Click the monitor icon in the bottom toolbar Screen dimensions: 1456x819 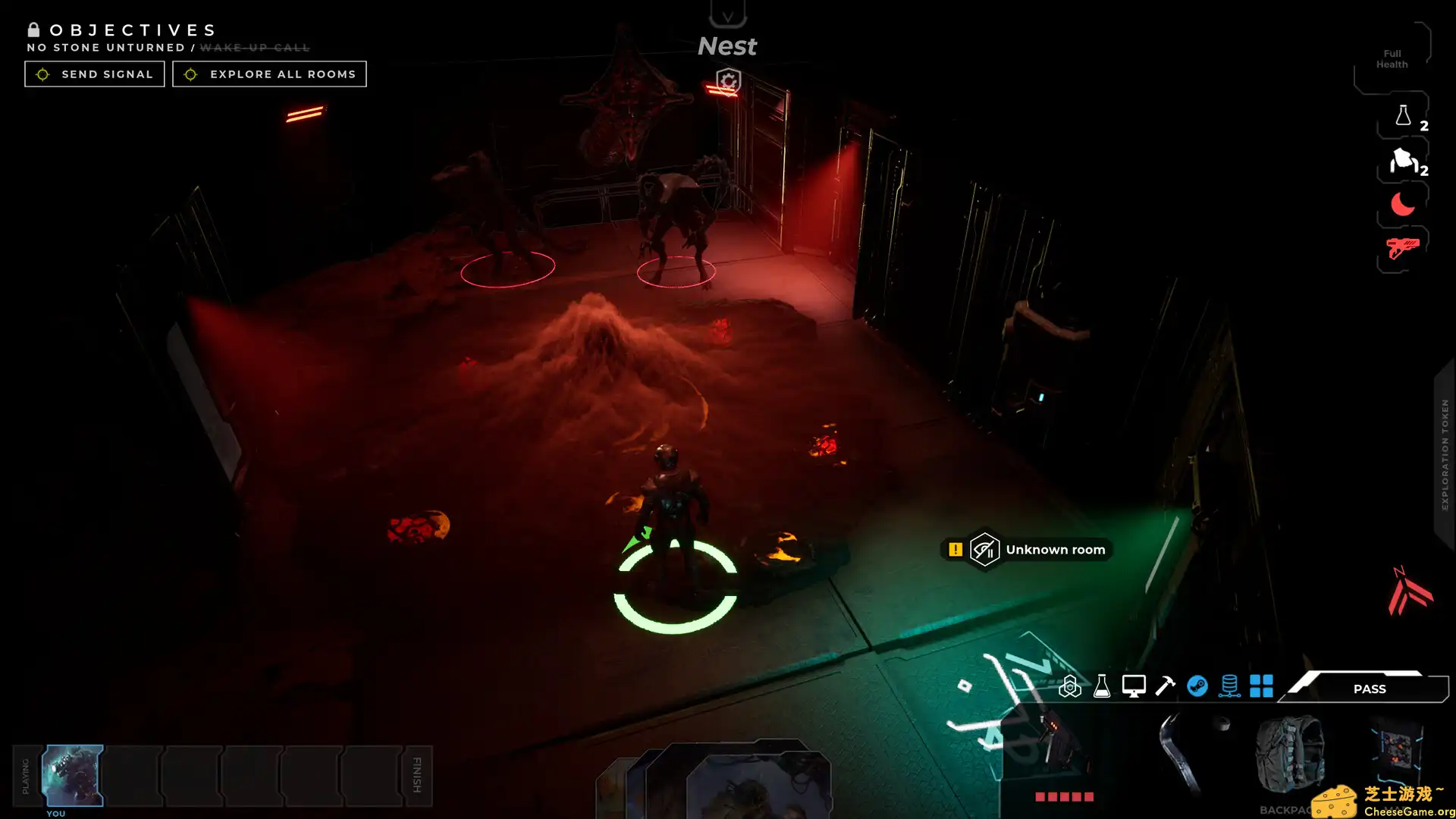tap(1133, 687)
